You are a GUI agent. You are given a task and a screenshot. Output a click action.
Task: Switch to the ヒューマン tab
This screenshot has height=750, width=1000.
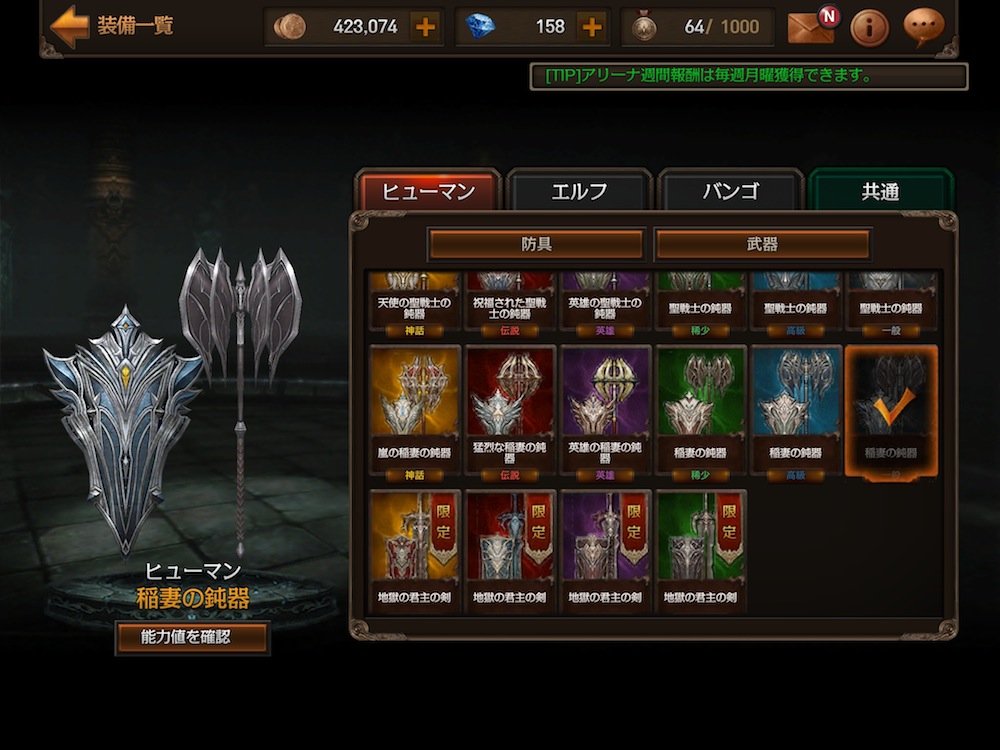[428, 191]
